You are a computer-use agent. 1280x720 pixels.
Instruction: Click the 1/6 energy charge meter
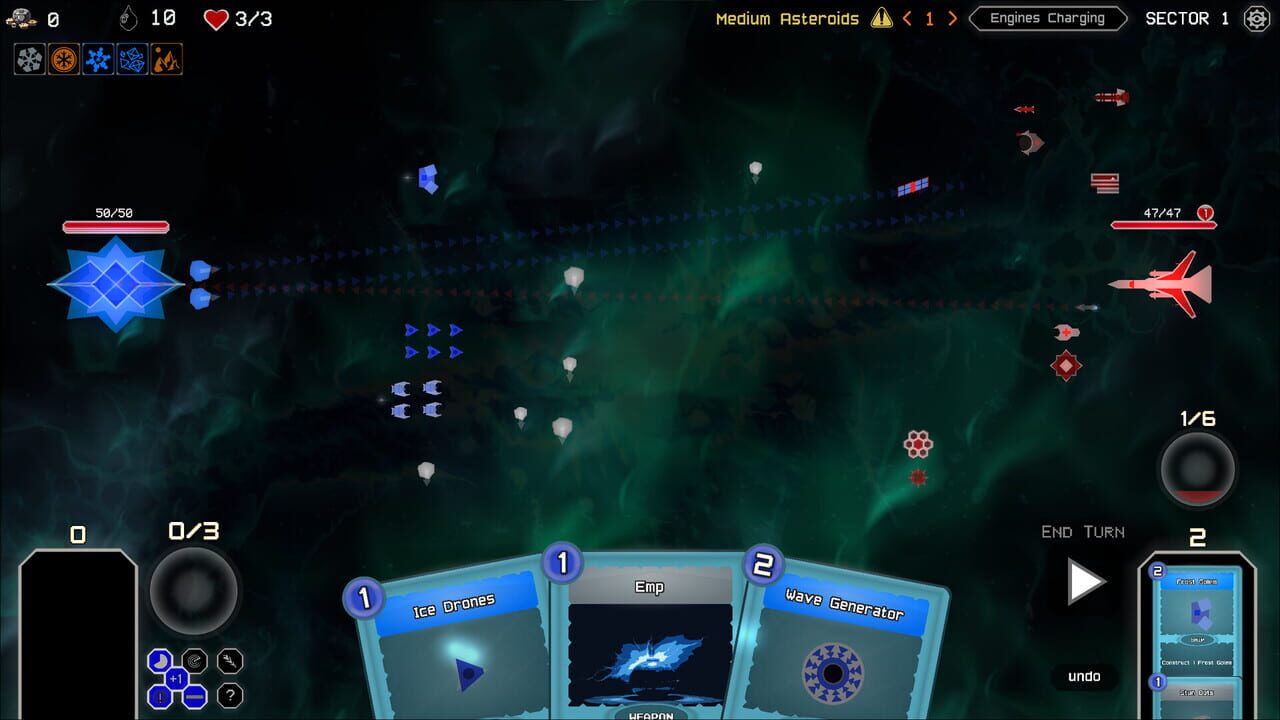1197,468
